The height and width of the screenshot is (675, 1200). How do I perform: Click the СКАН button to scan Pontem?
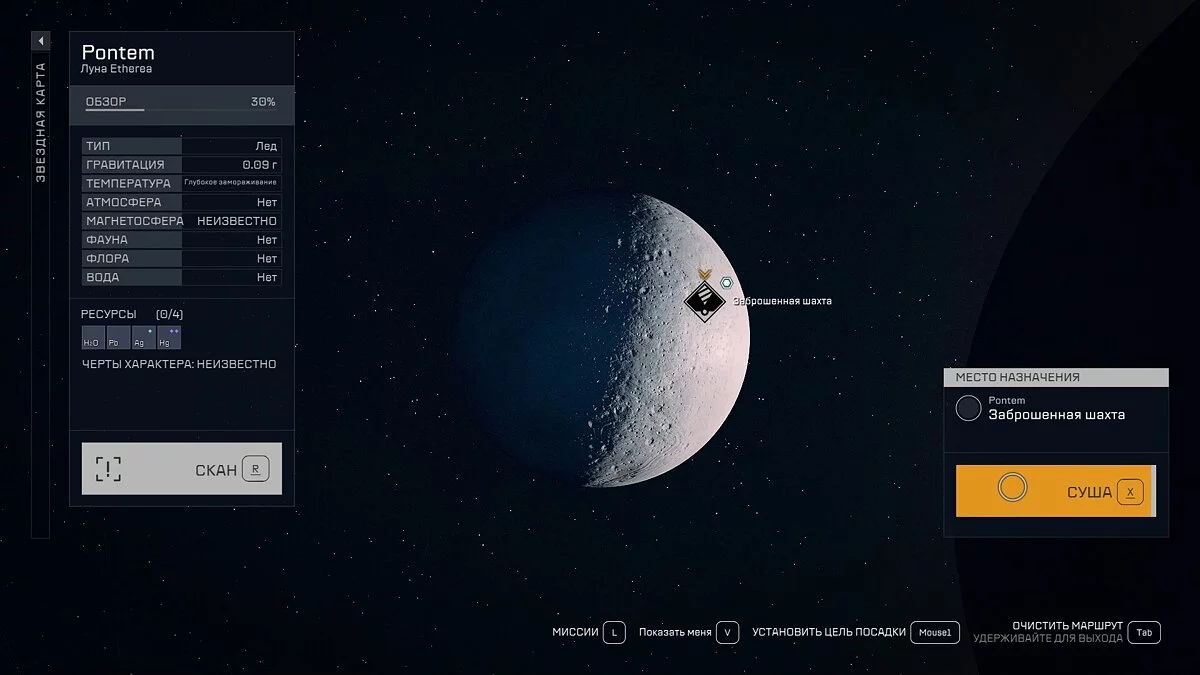pyautogui.click(x=181, y=469)
